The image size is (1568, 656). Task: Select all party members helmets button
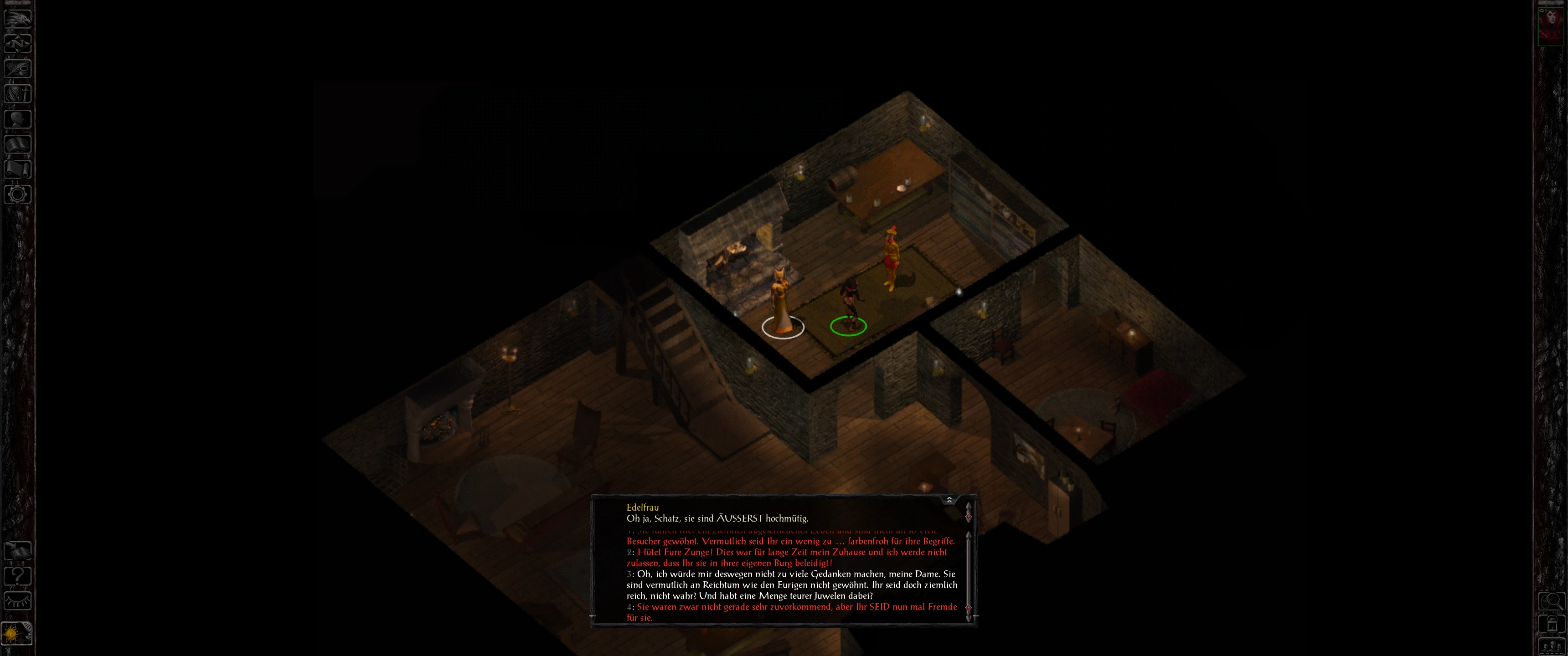click(x=1551, y=647)
